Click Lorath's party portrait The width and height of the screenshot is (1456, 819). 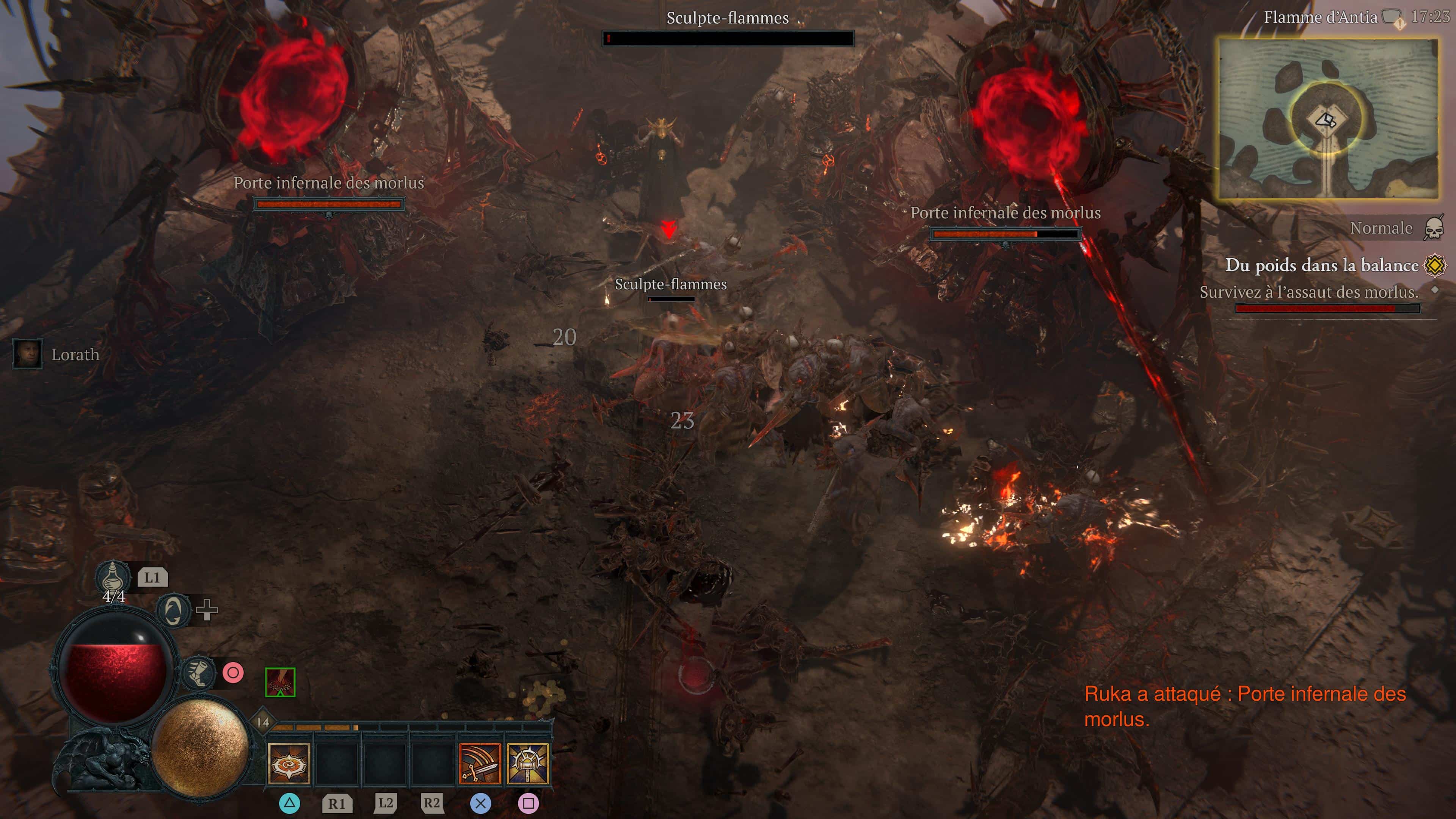tap(27, 355)
